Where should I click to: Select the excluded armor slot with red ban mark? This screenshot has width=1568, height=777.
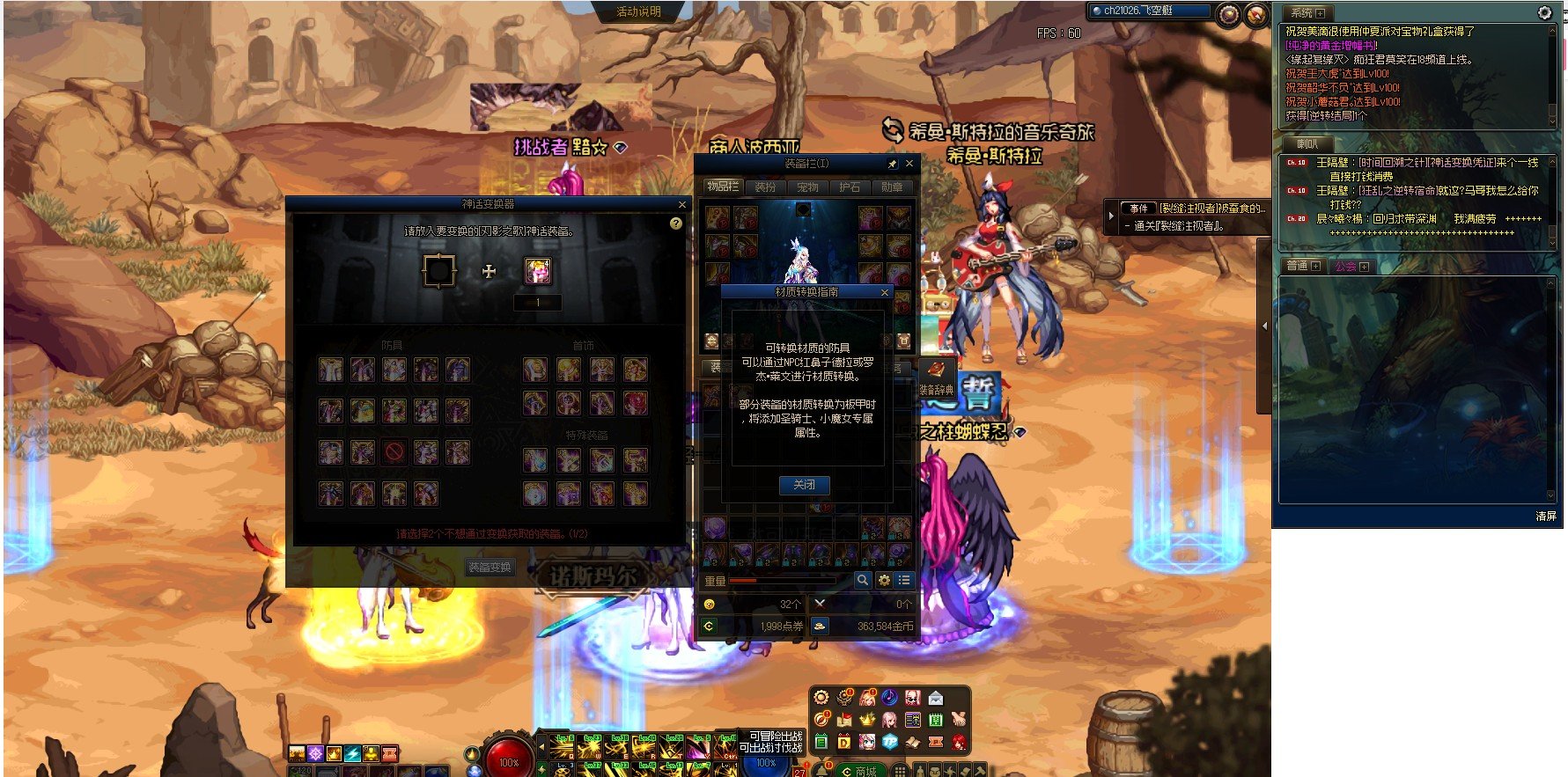point(394,452)
